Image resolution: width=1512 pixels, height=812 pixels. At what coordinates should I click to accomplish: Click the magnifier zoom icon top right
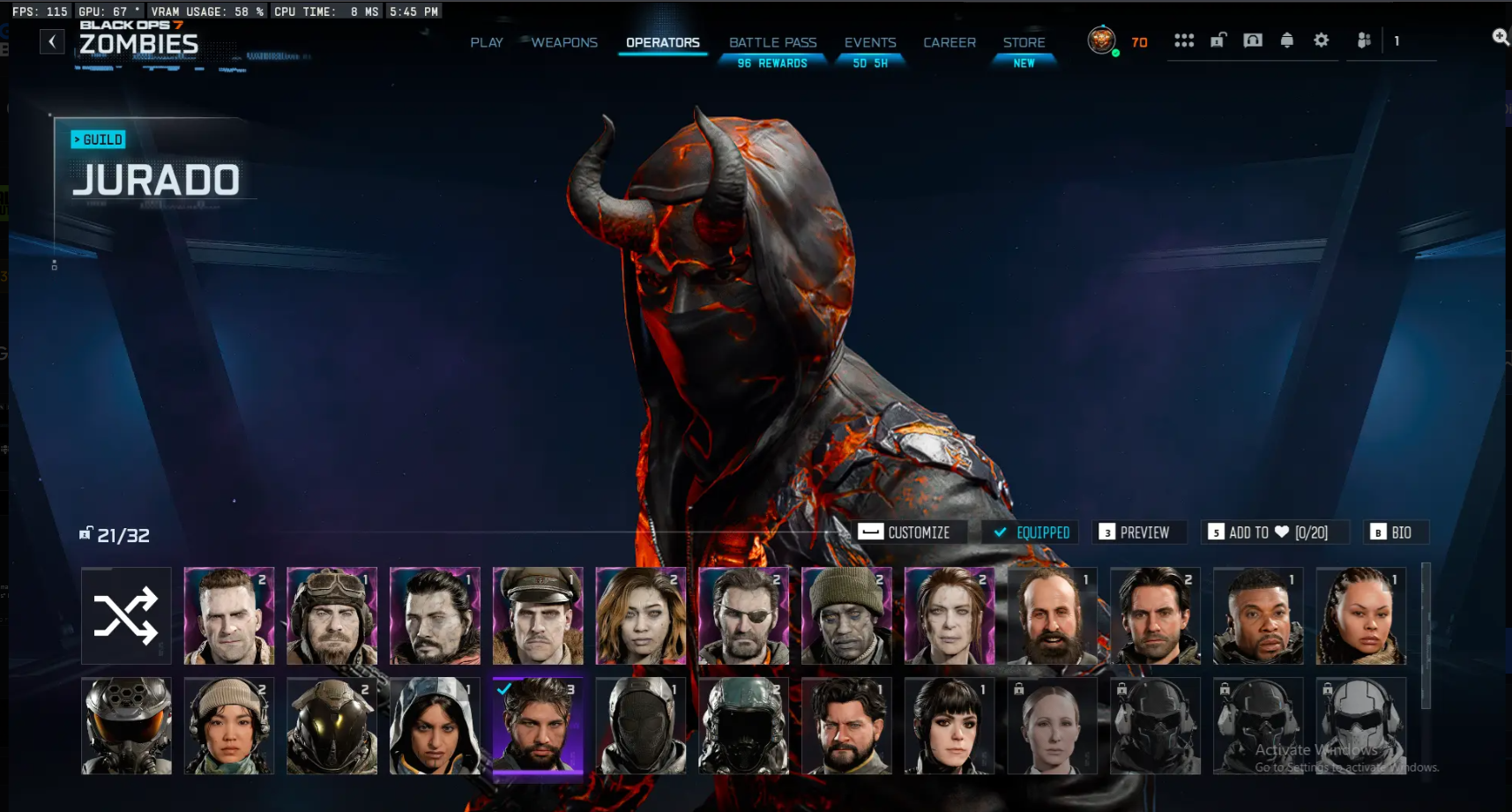tap(1500, 38)
